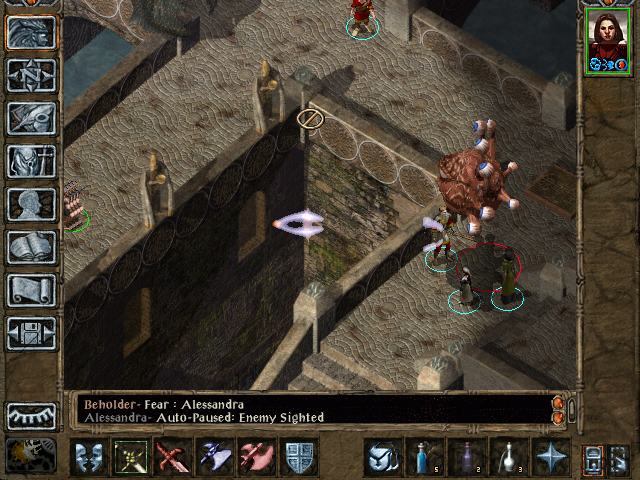
Task: Activate the shield guard action
Action: [299, 458]
